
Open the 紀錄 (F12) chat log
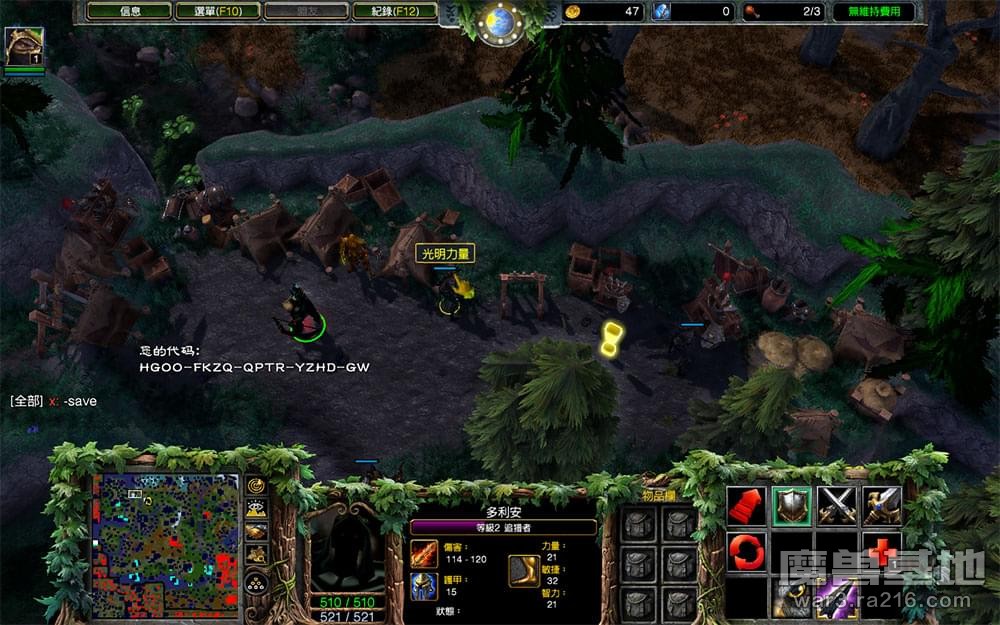[x=395, y=12]
